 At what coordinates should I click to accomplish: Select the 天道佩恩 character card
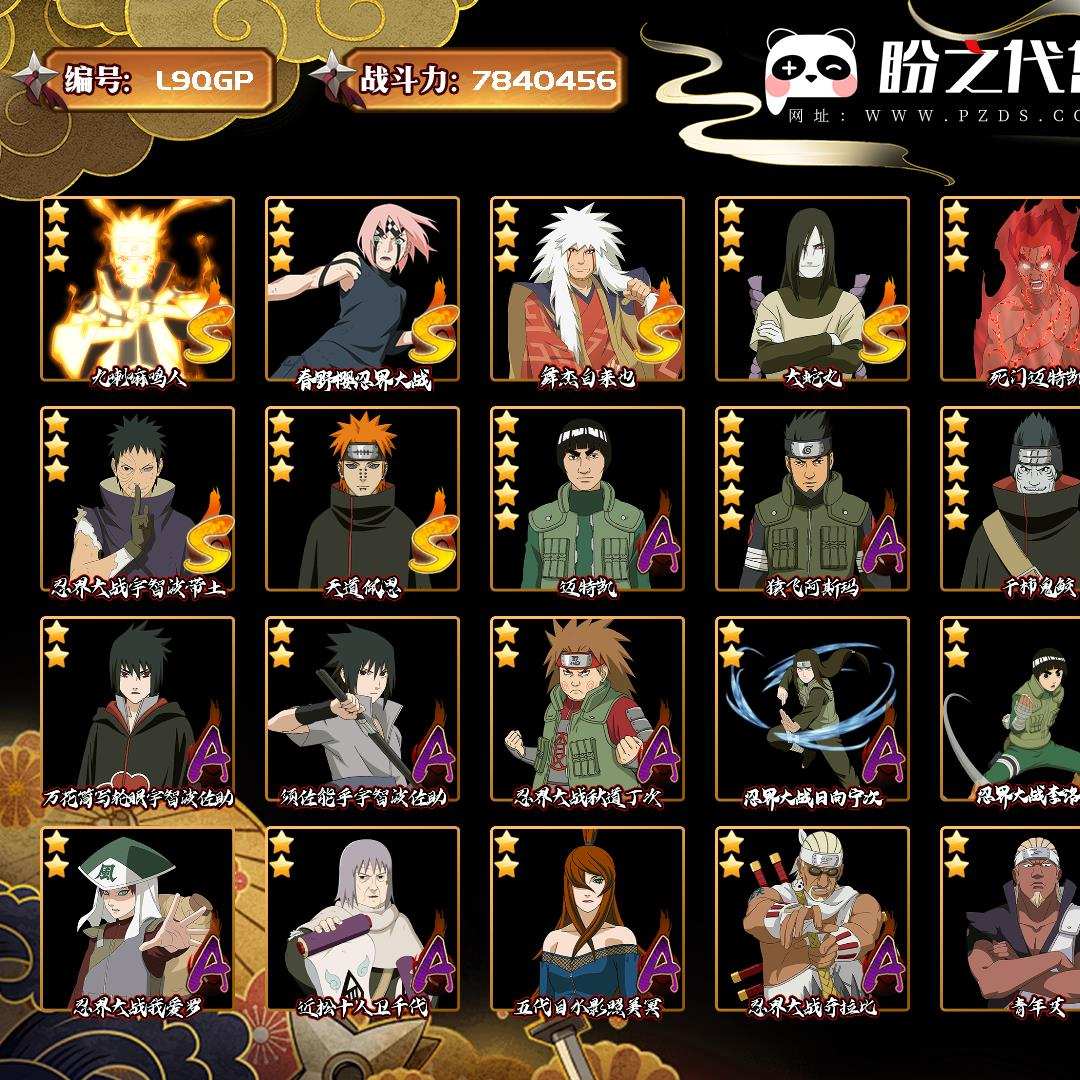pos(362,498)
